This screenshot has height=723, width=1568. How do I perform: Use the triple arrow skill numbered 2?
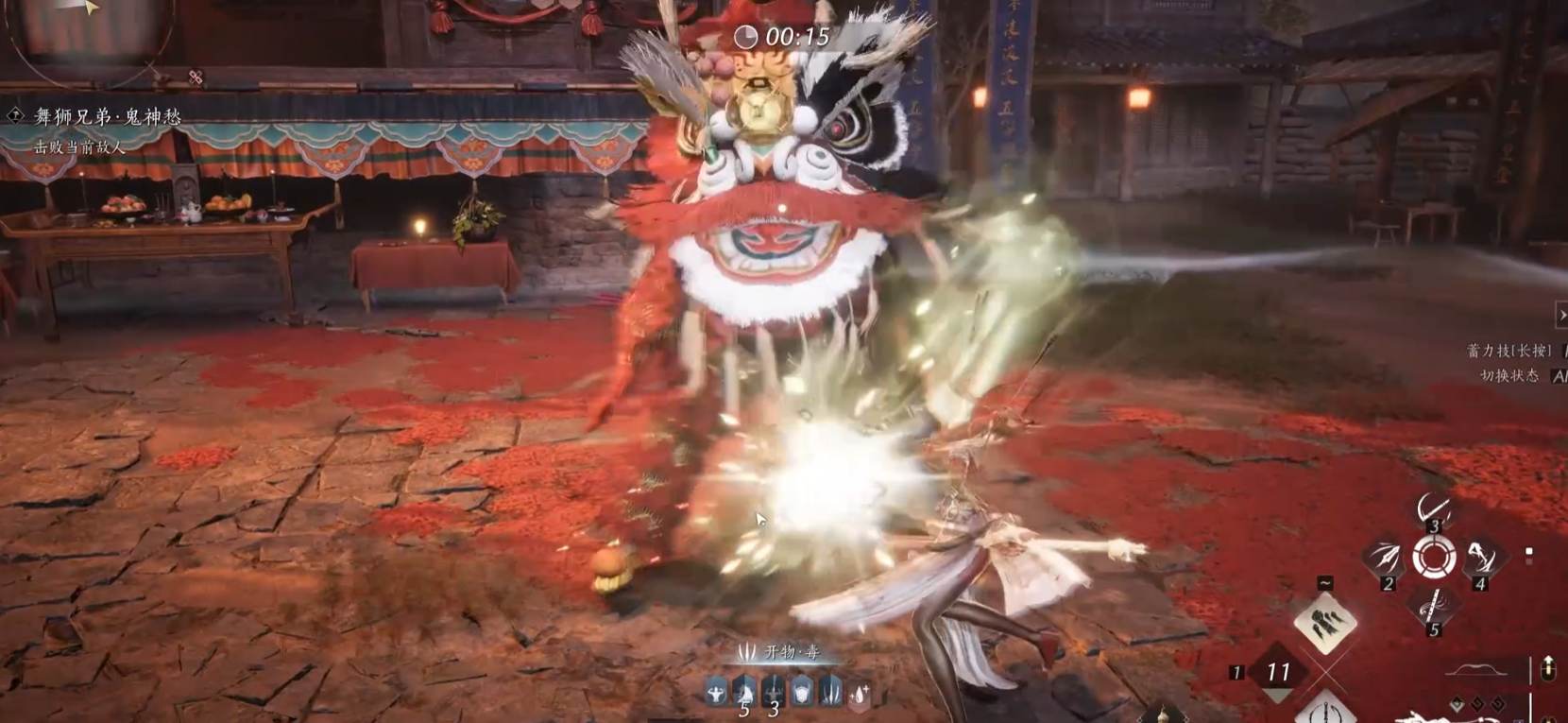click(1385, 558)
